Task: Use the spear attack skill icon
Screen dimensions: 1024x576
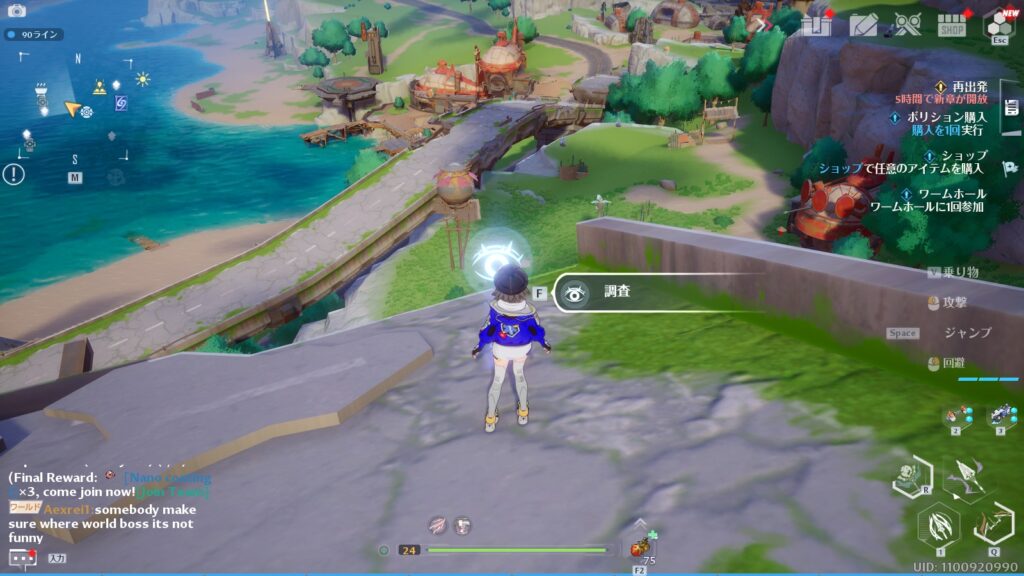Action: (x=964, y=478)
